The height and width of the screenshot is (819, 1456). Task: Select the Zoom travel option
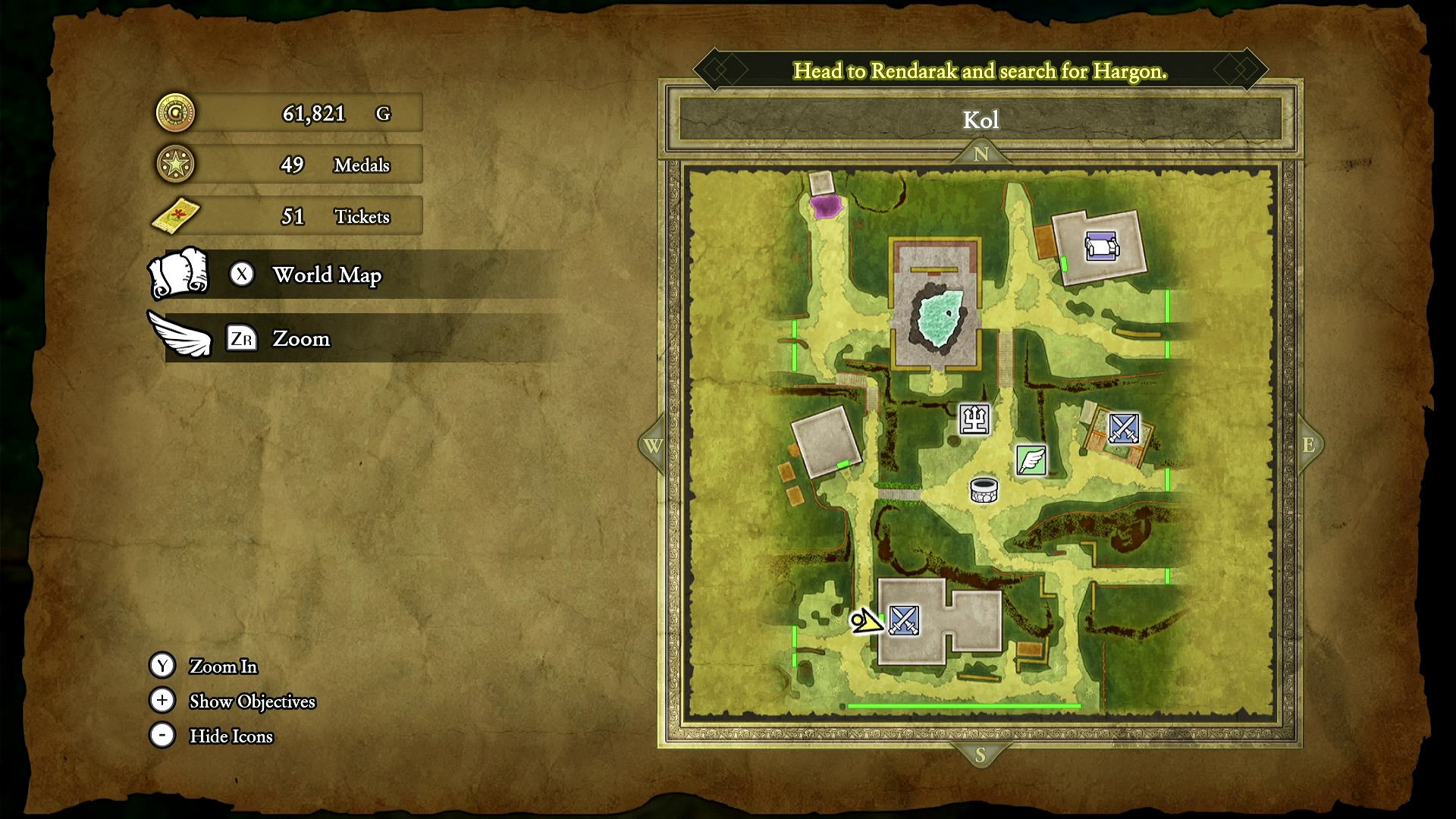tap(301, 338)
